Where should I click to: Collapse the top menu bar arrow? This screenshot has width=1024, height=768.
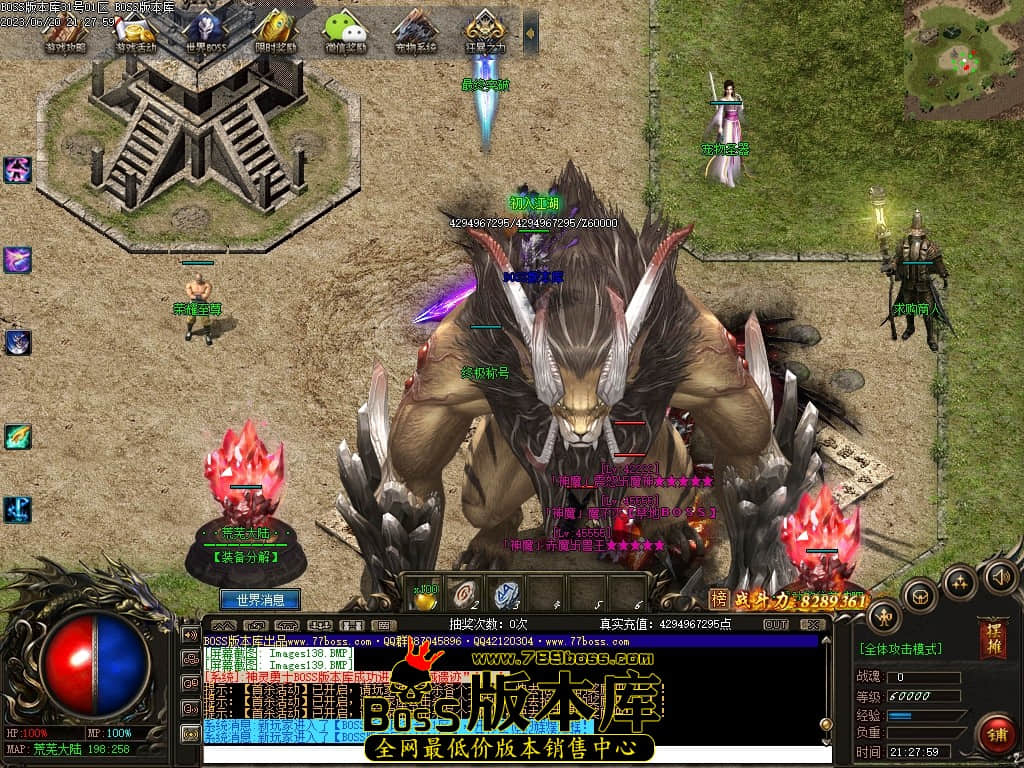pyautogui.click(x=530, y=33)
